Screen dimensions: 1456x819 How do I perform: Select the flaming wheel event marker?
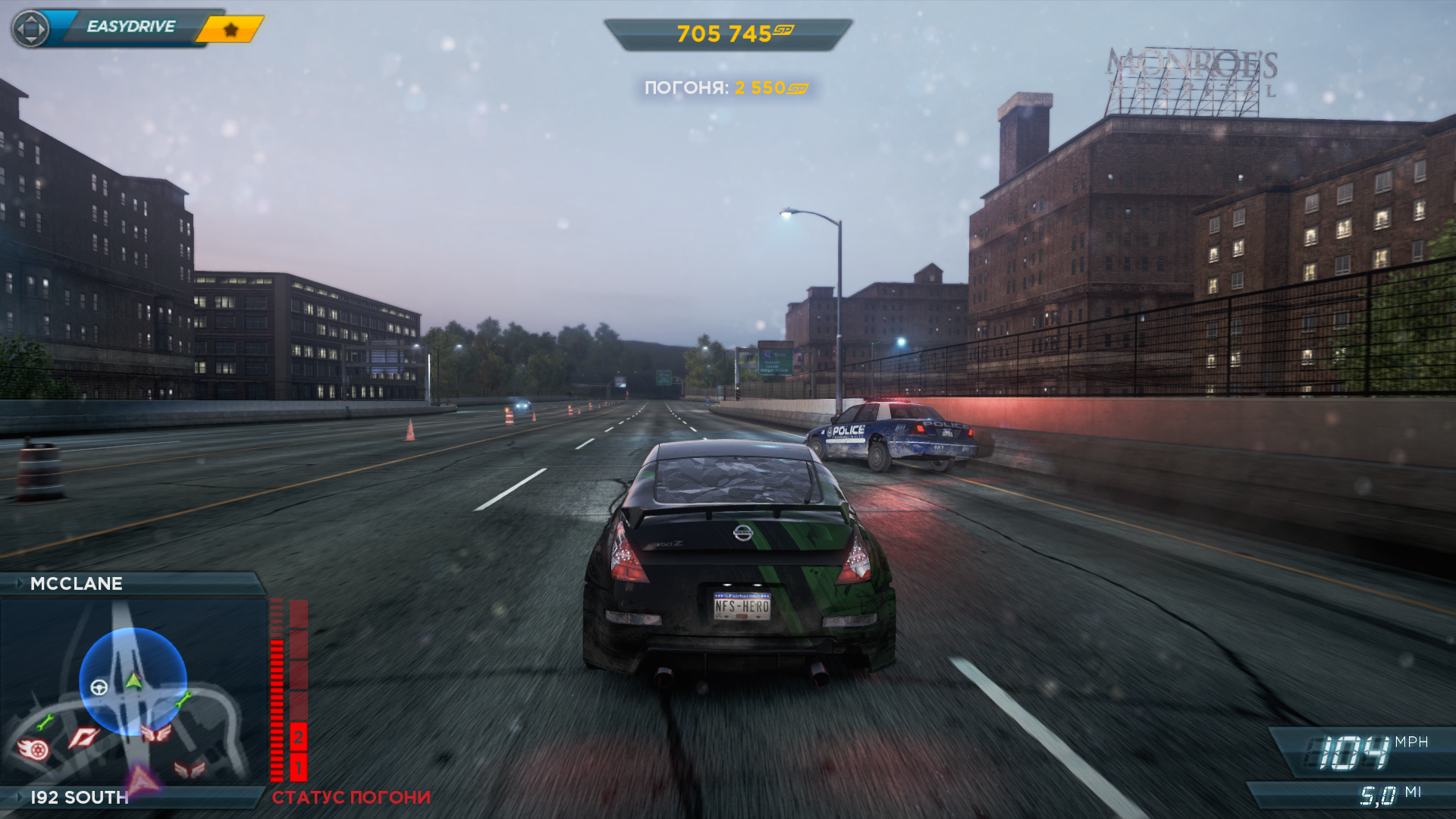click(x=33, y=749)
